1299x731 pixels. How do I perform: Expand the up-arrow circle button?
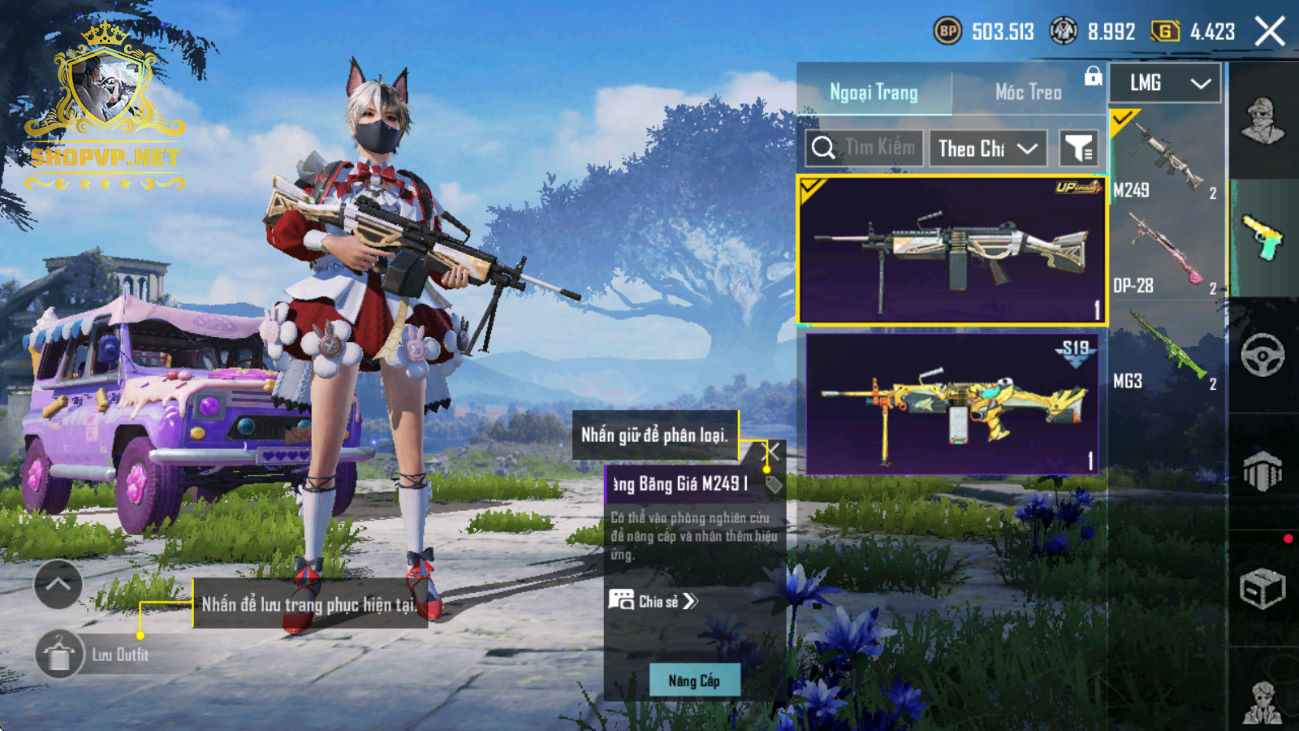[x=58, y=585]
